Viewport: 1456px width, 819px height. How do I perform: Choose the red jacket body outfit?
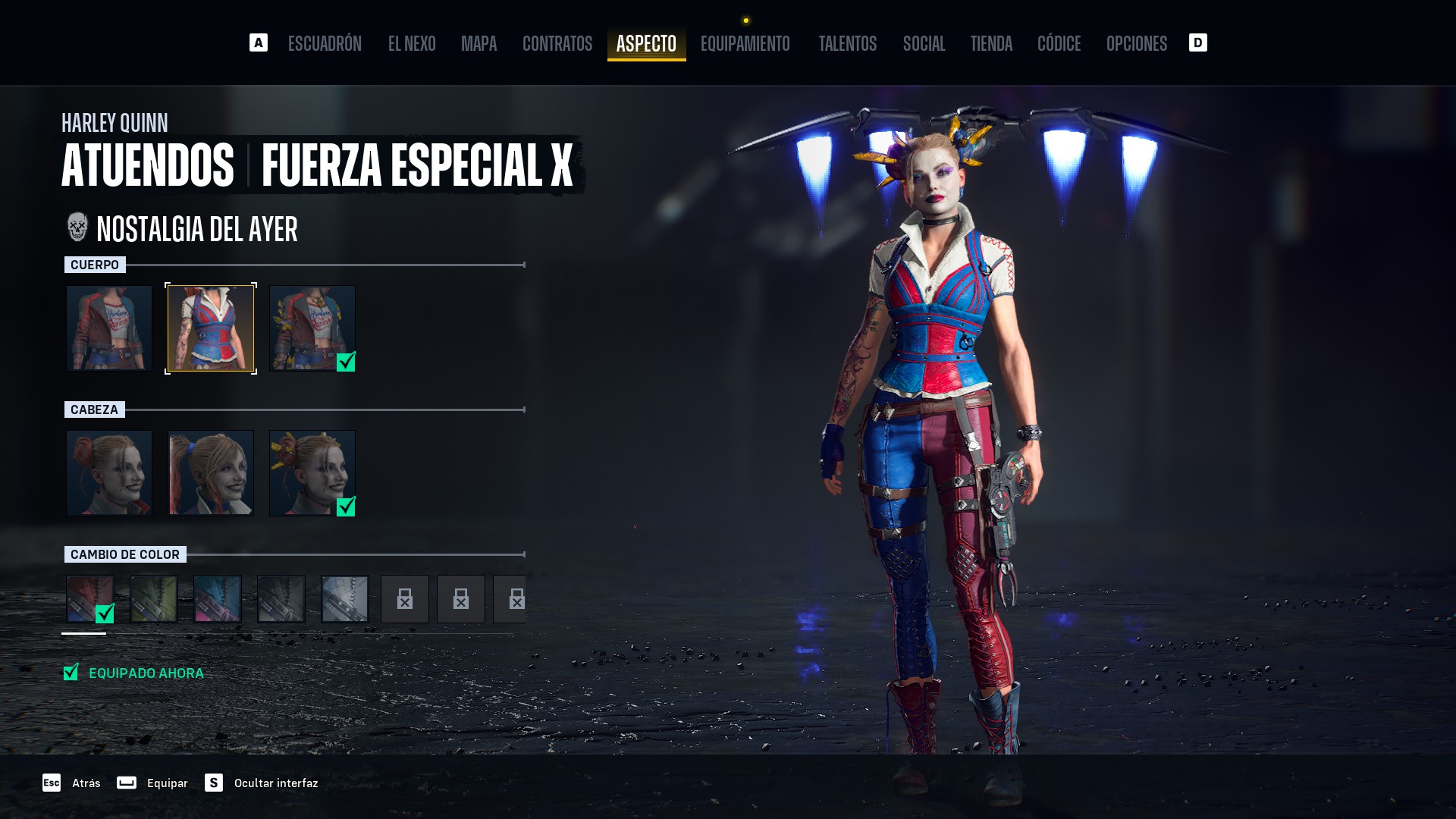(109, 328)
